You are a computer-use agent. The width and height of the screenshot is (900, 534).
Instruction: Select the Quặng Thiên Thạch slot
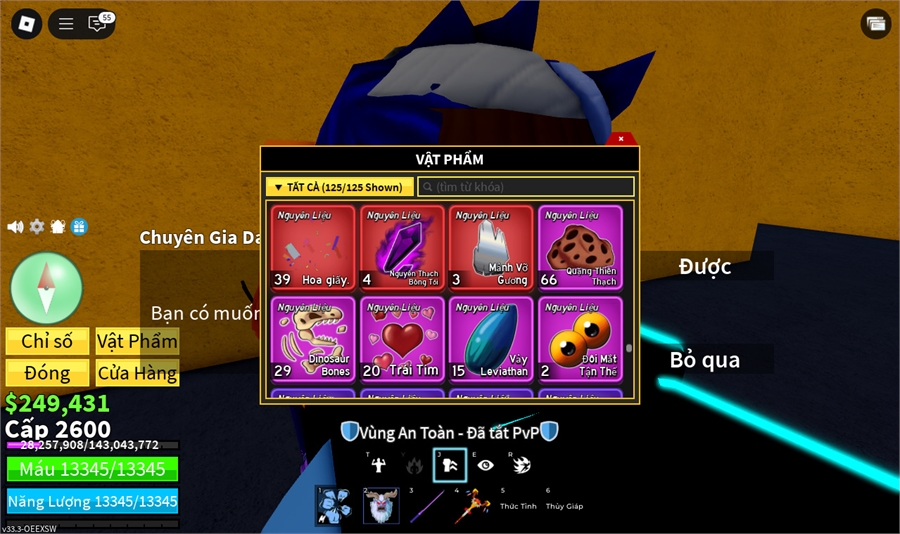581,247
